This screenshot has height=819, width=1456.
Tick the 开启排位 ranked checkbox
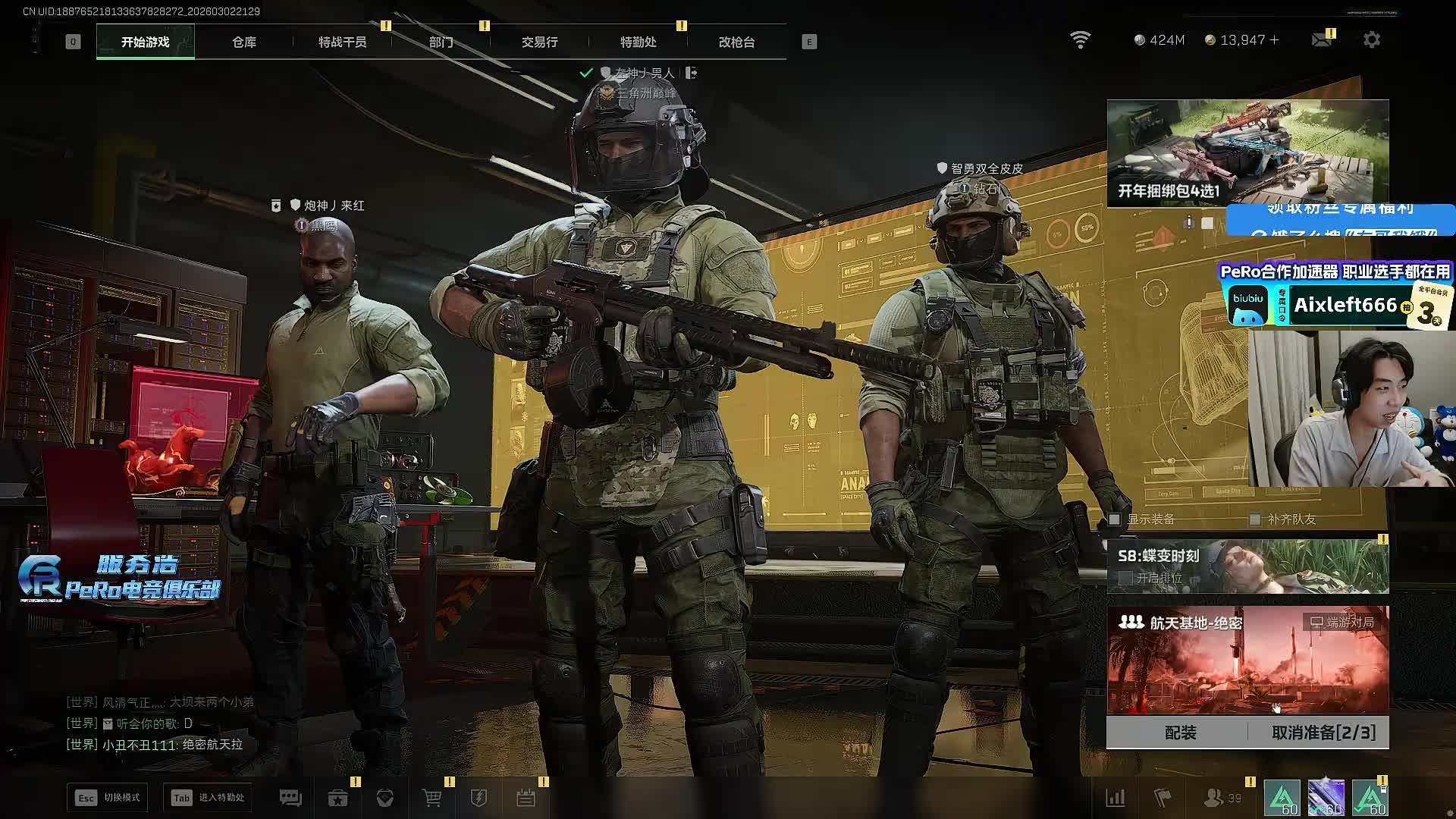click(1126, 578)
